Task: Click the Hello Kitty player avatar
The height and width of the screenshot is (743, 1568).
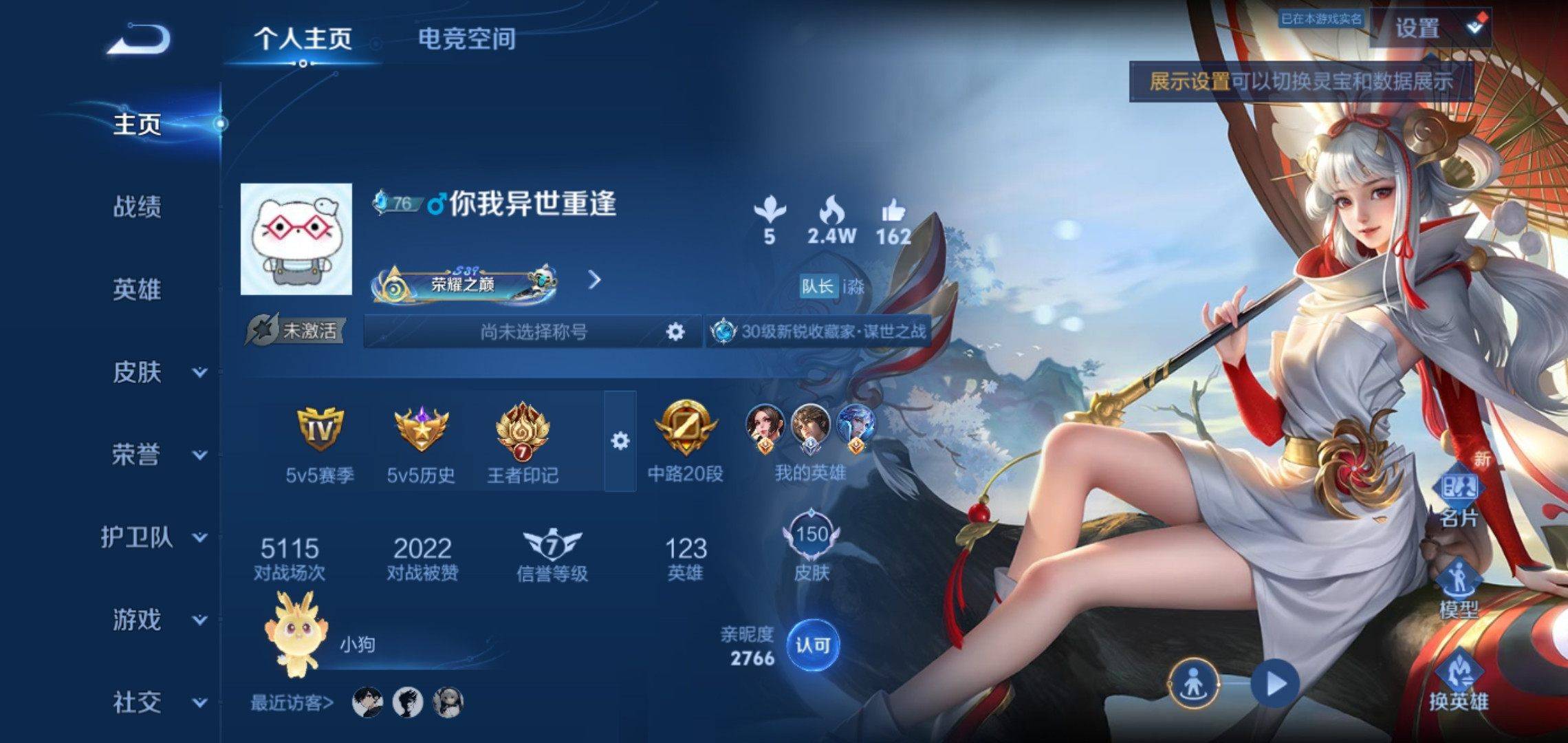Action: click(x=296, y=239)
